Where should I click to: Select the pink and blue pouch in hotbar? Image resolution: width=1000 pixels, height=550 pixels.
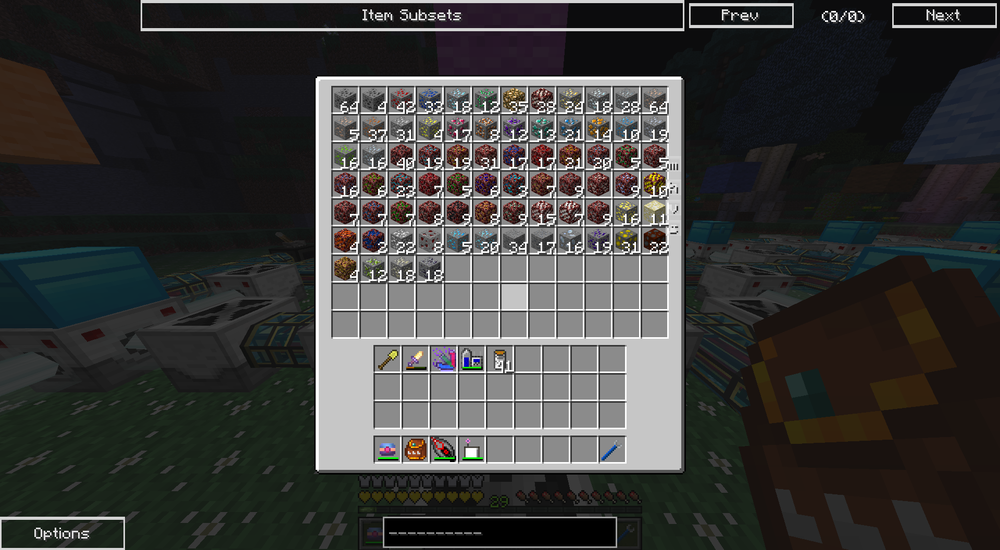click(x=388, y=450)
